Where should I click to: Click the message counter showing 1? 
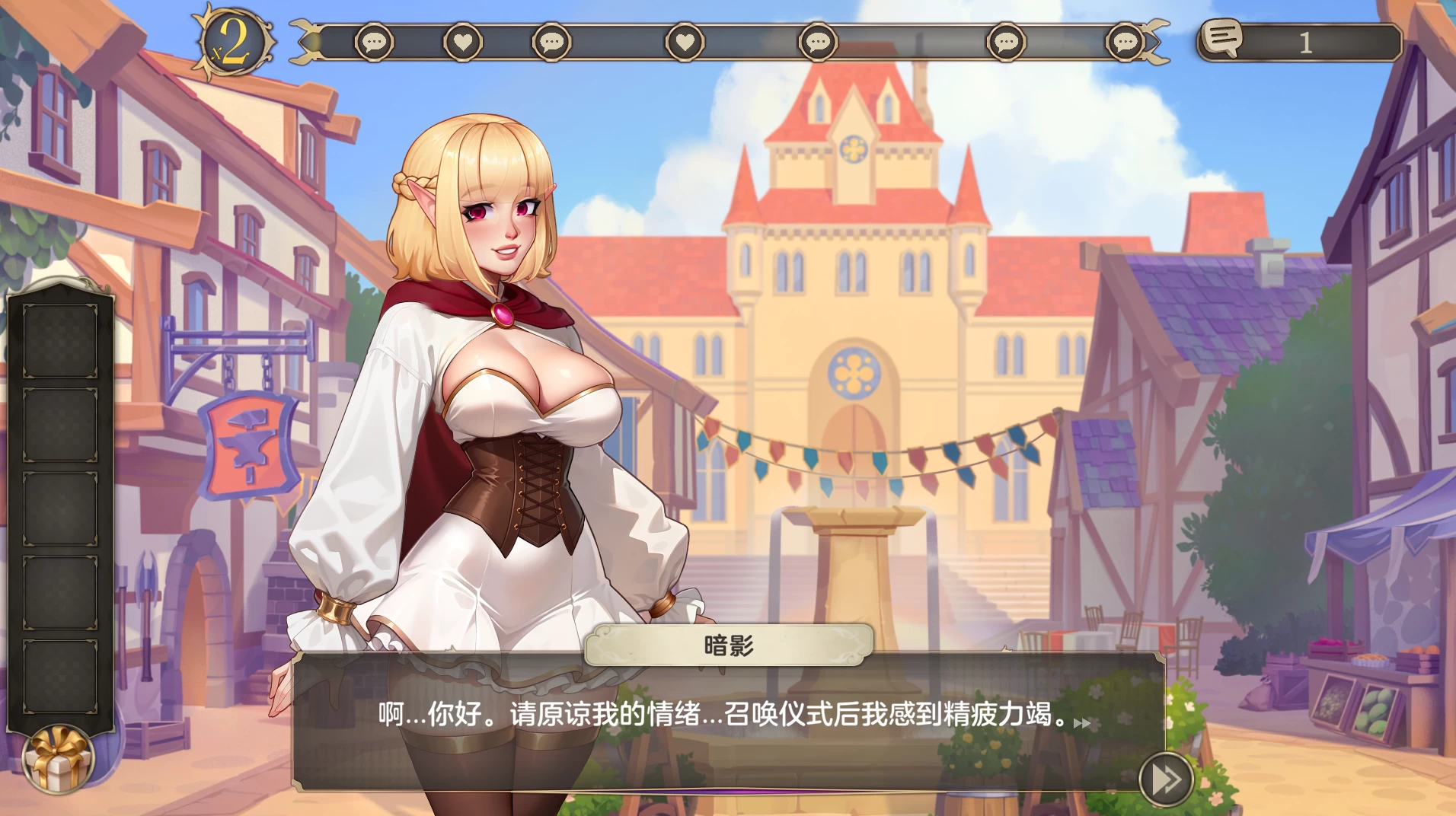(1305, 43)
